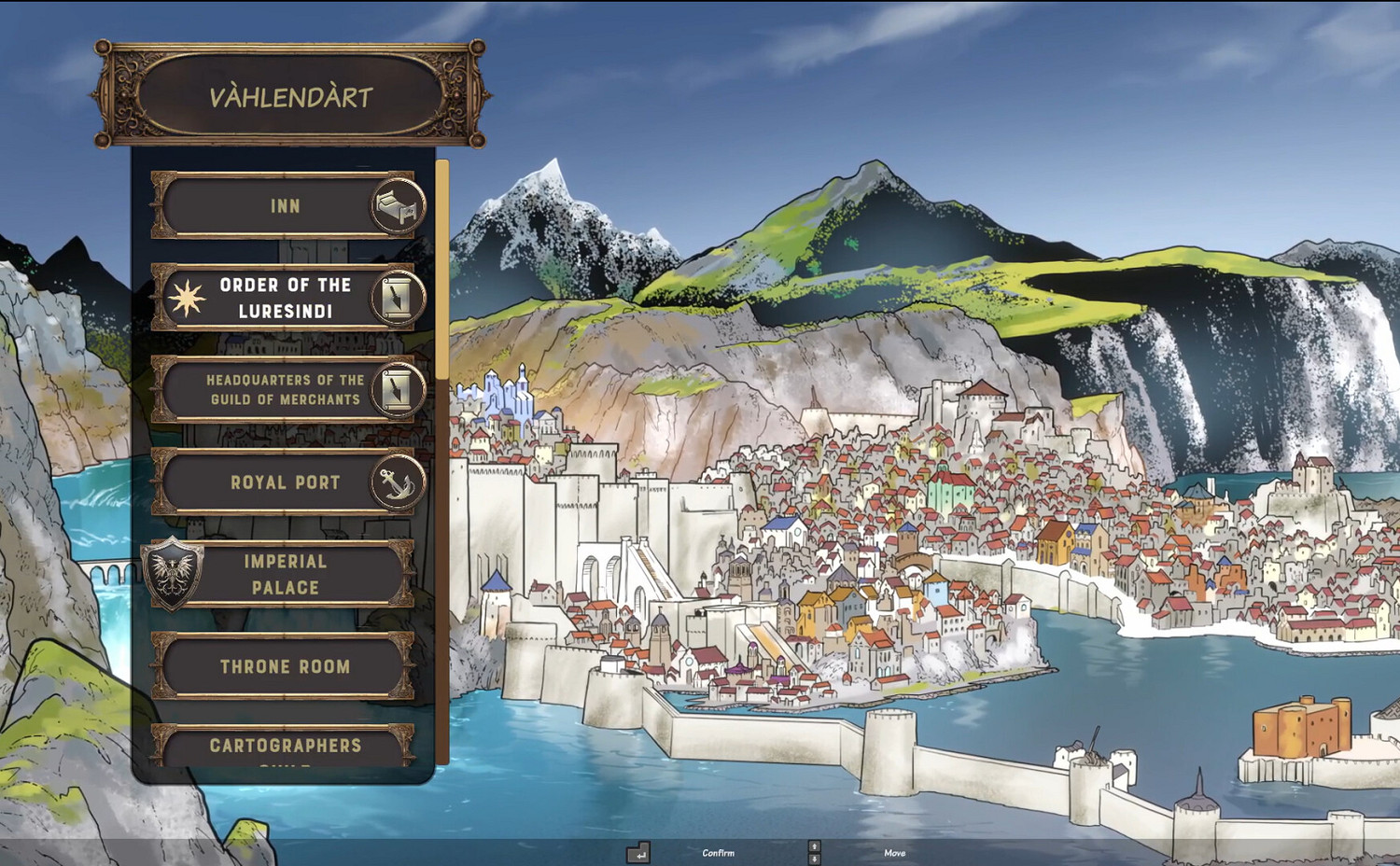The height and width of the screenshot is (866, 1400).
Task: Travel to the Royal Port
Action: click(x=280, y=482)
